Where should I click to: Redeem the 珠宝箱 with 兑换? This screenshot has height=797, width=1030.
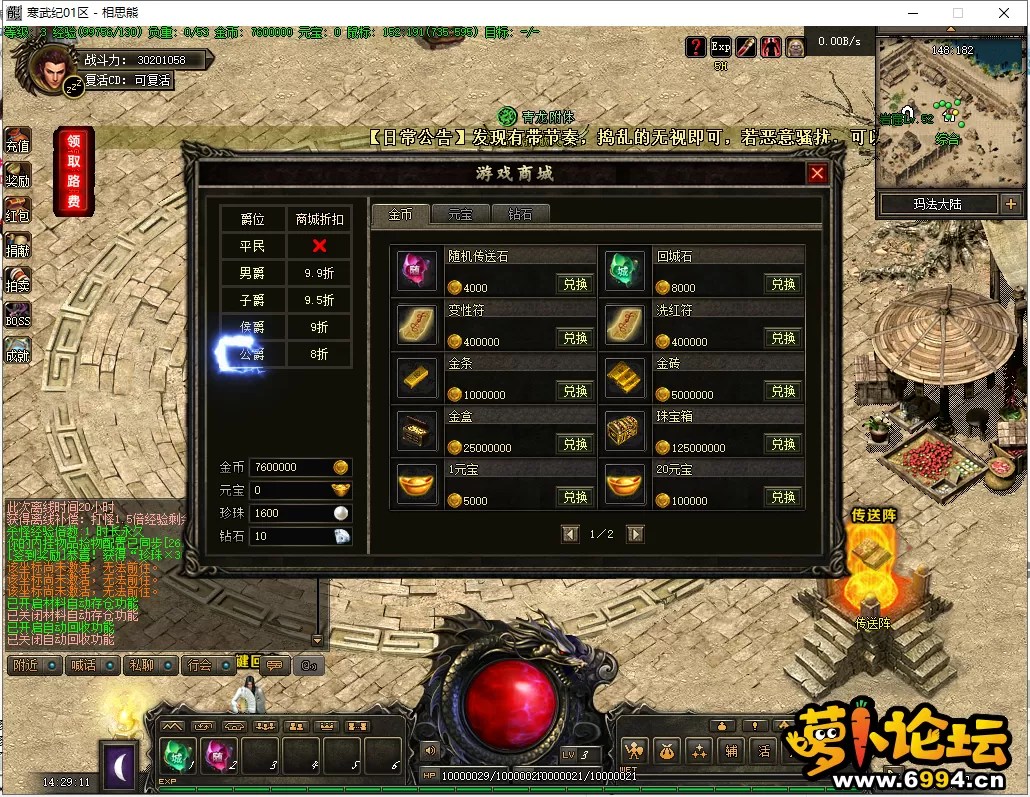pos(783,444)
